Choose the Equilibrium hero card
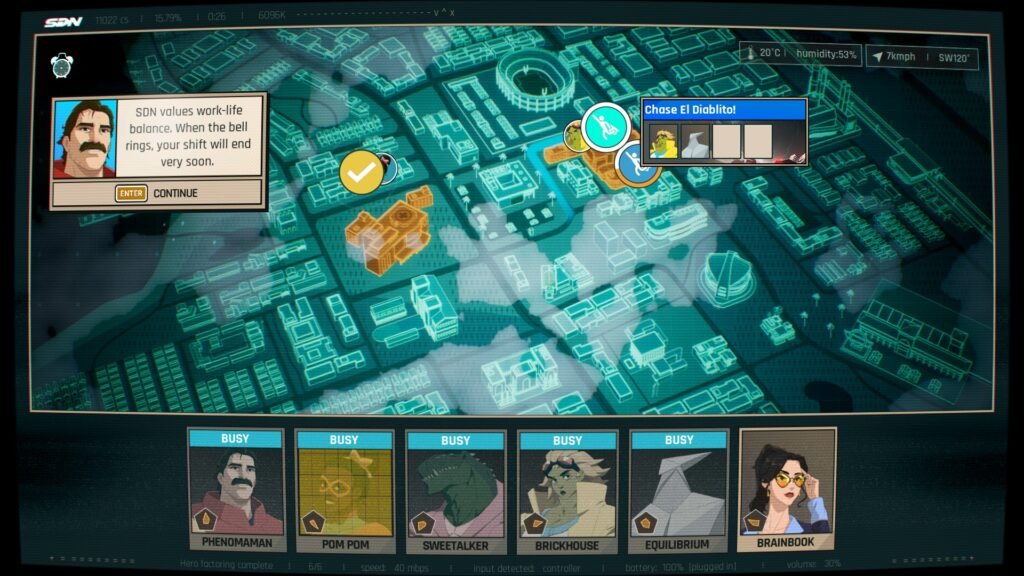Viewport: 1024px width, 576px height. 679,491
